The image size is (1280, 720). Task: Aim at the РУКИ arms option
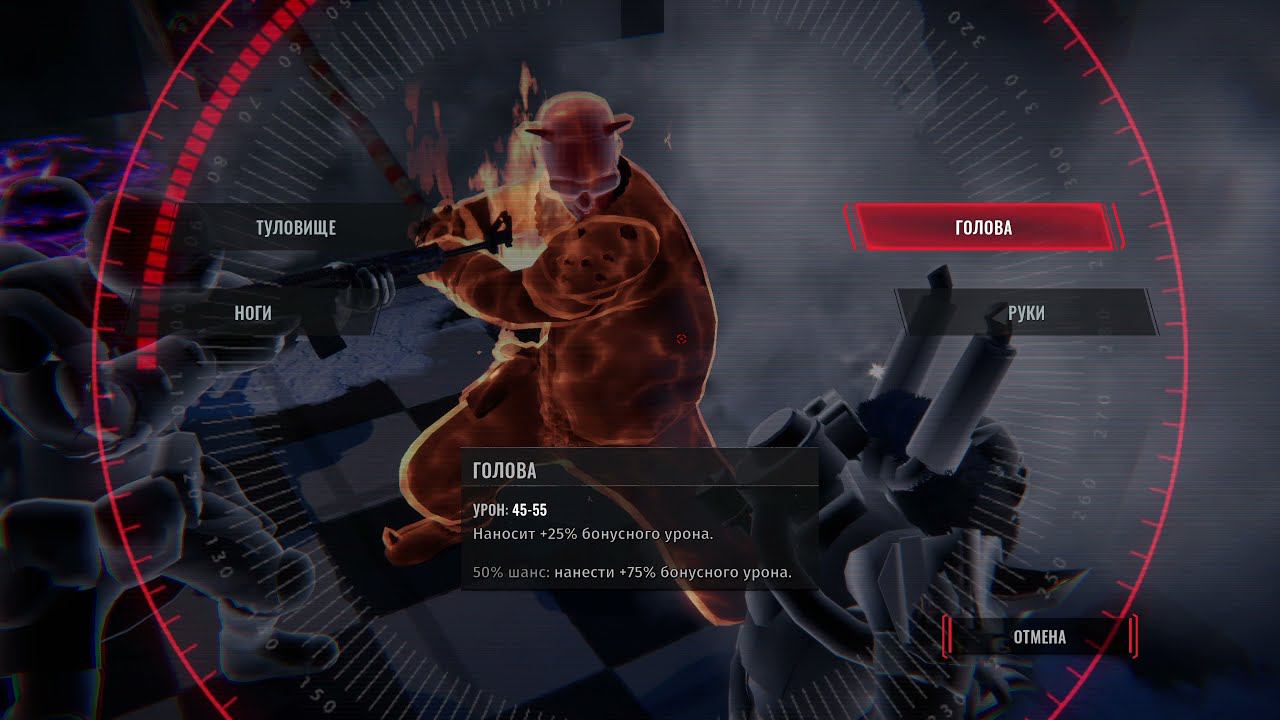1026,313
